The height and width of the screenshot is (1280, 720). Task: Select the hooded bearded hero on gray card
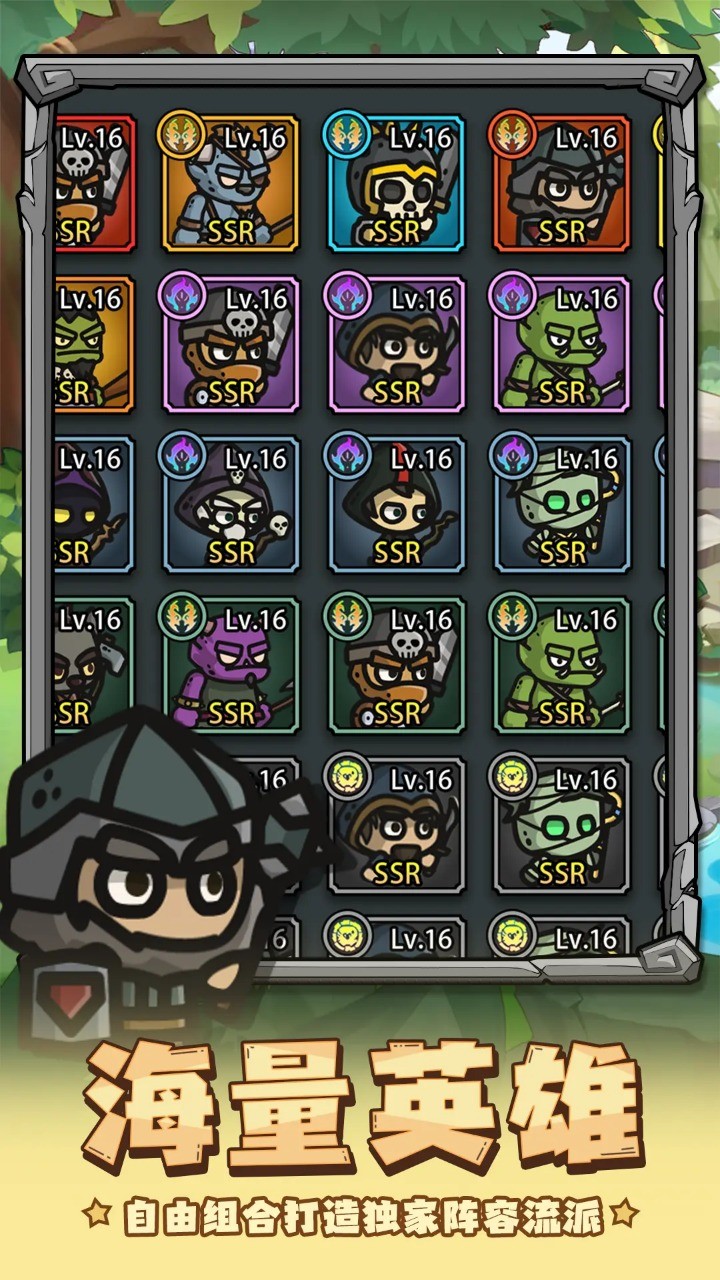tap(398, 825)
